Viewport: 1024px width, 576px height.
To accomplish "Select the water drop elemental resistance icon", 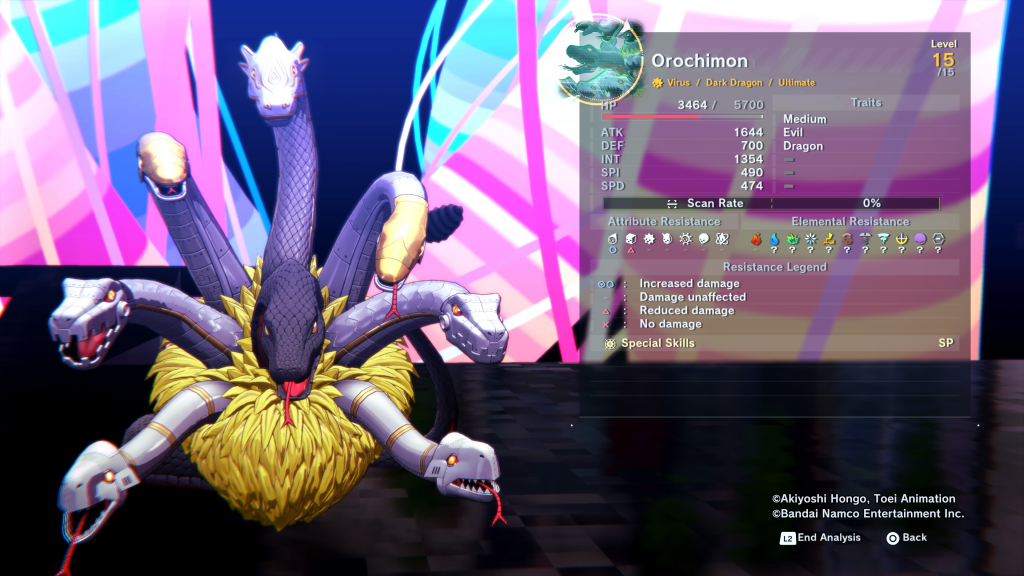I will pos(774,239).
